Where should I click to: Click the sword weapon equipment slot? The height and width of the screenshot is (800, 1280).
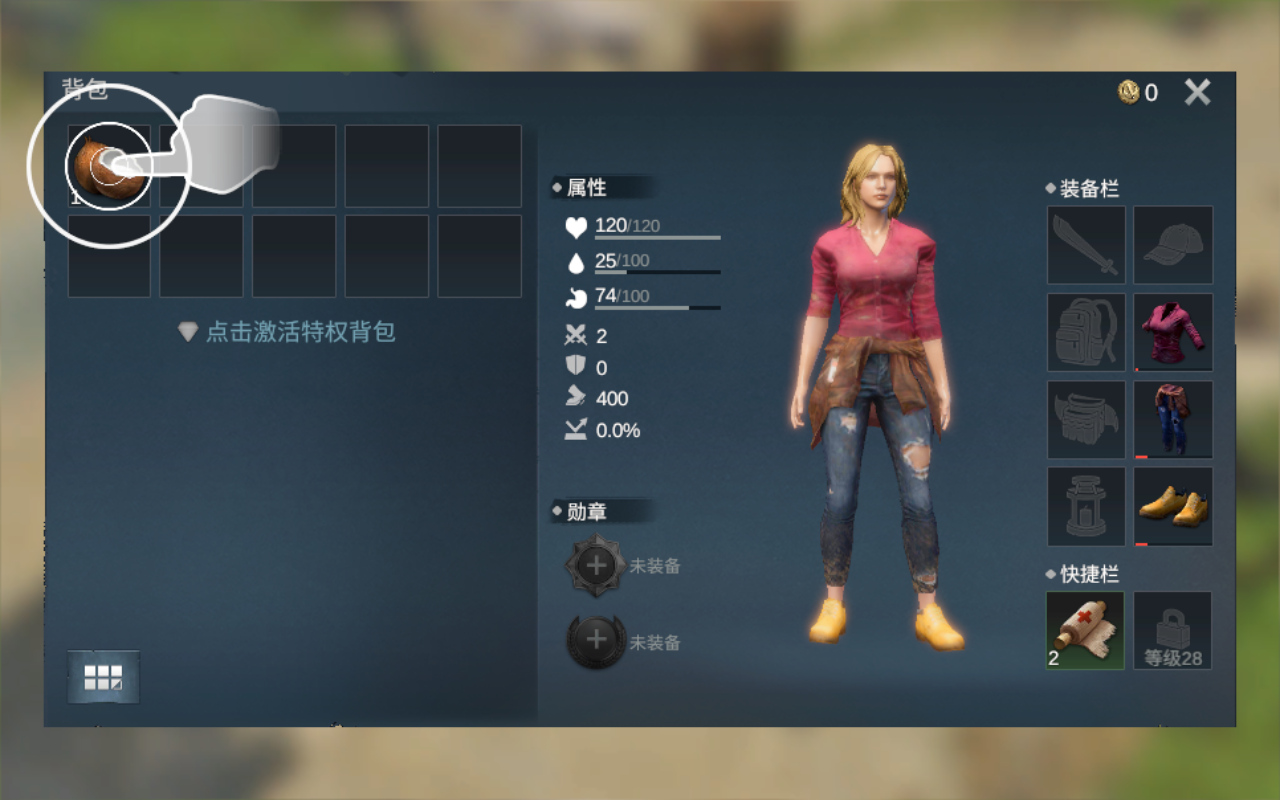(1085, 245)
